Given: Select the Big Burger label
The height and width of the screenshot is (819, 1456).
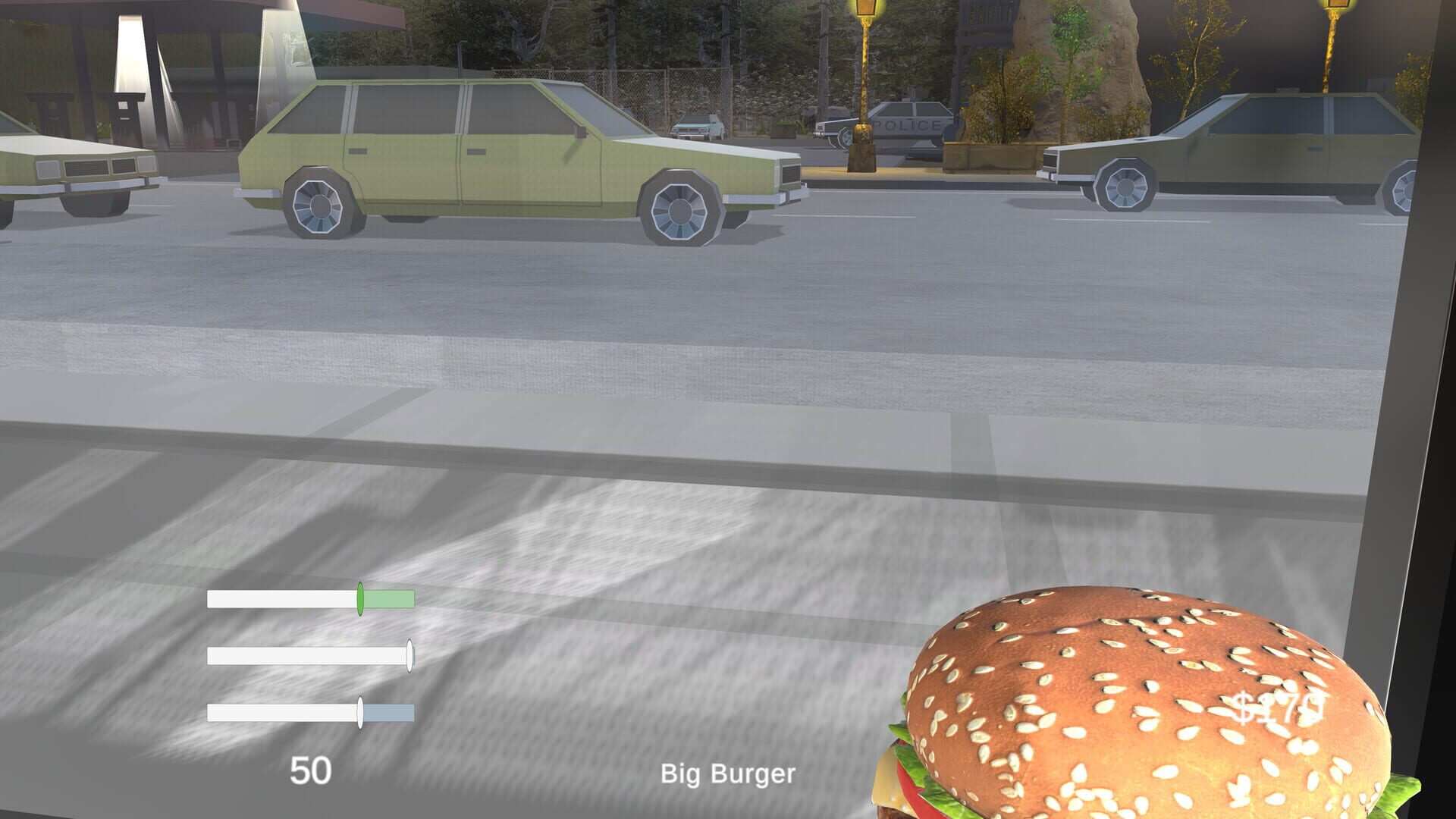Looking at the screenshot, I should pos(728,773).
